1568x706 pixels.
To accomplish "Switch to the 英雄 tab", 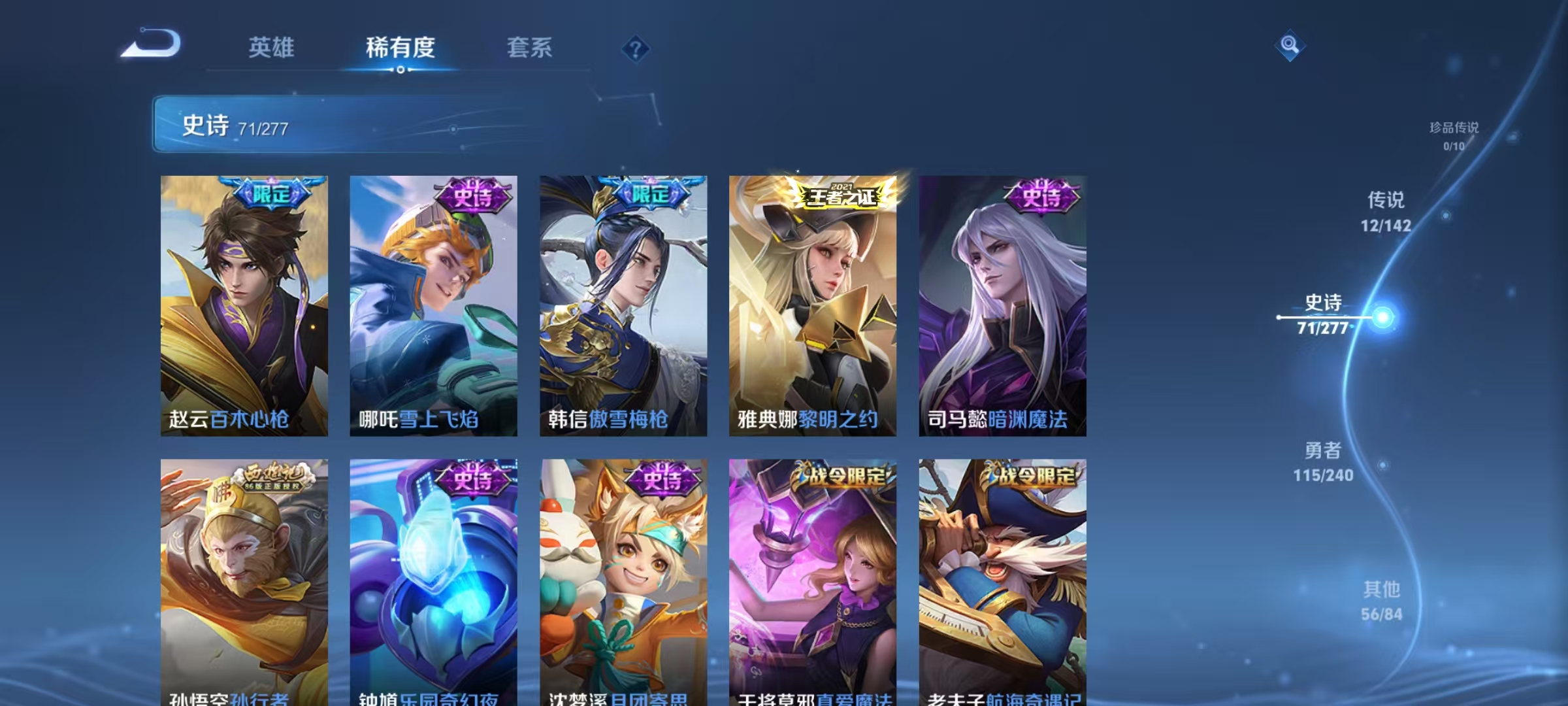I will (x=272, y=47).
